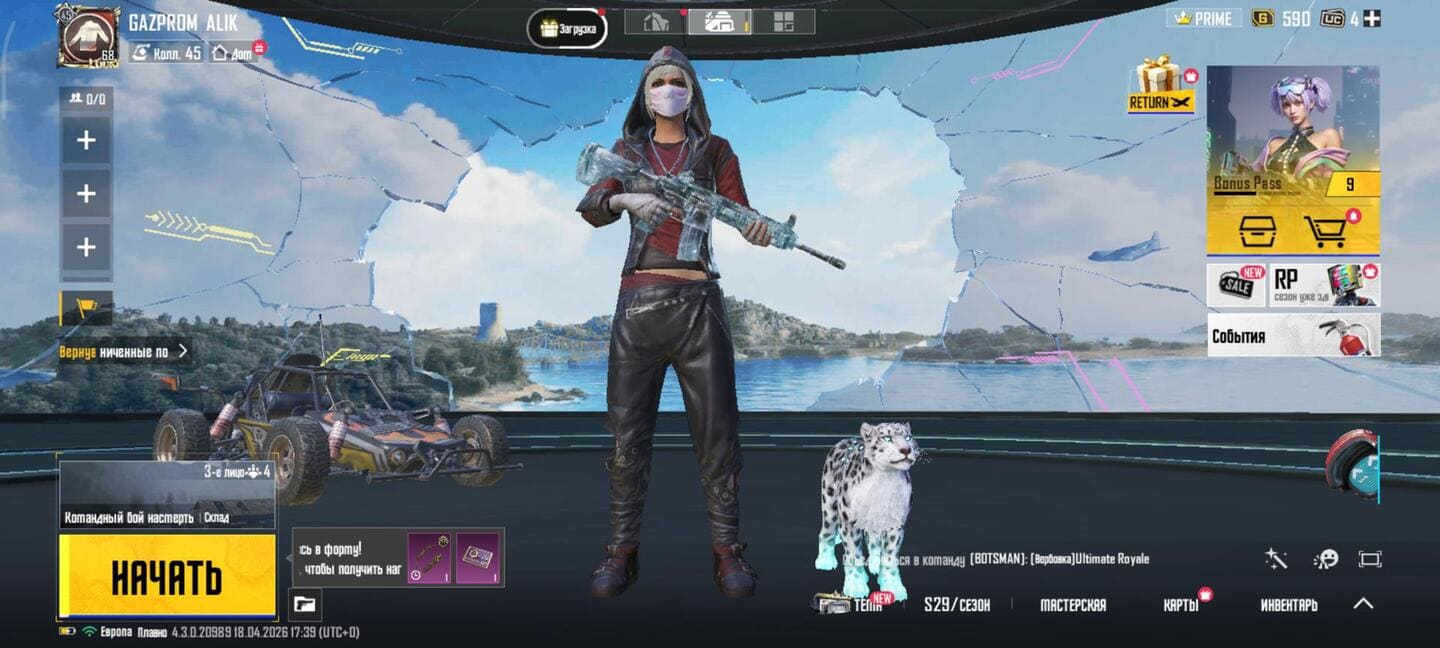Choose game mode via the Командный бой насмерть panel
This screenshot has width=1440, height=648.
[x=167, y=497]
